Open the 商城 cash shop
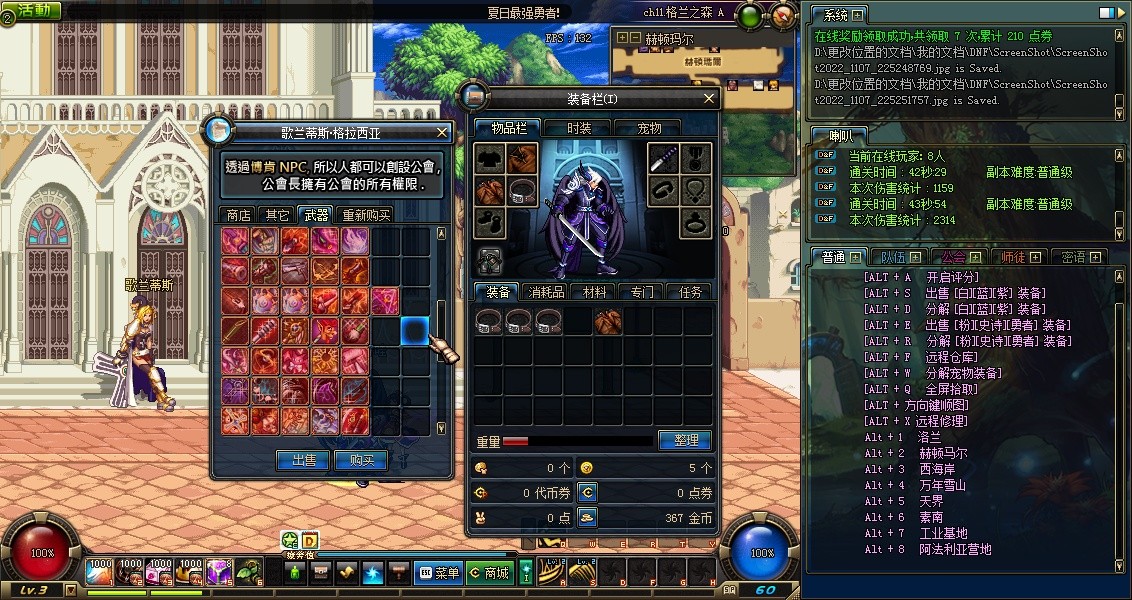Screen dimensions: 1132x600 point(489,573)
